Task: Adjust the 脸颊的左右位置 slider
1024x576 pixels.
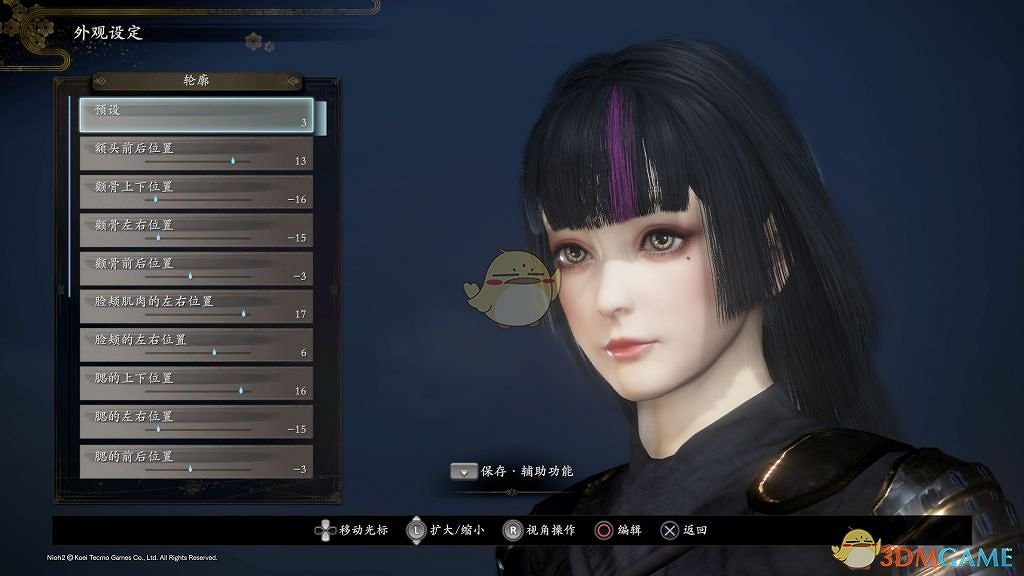Action: point(214,352)
